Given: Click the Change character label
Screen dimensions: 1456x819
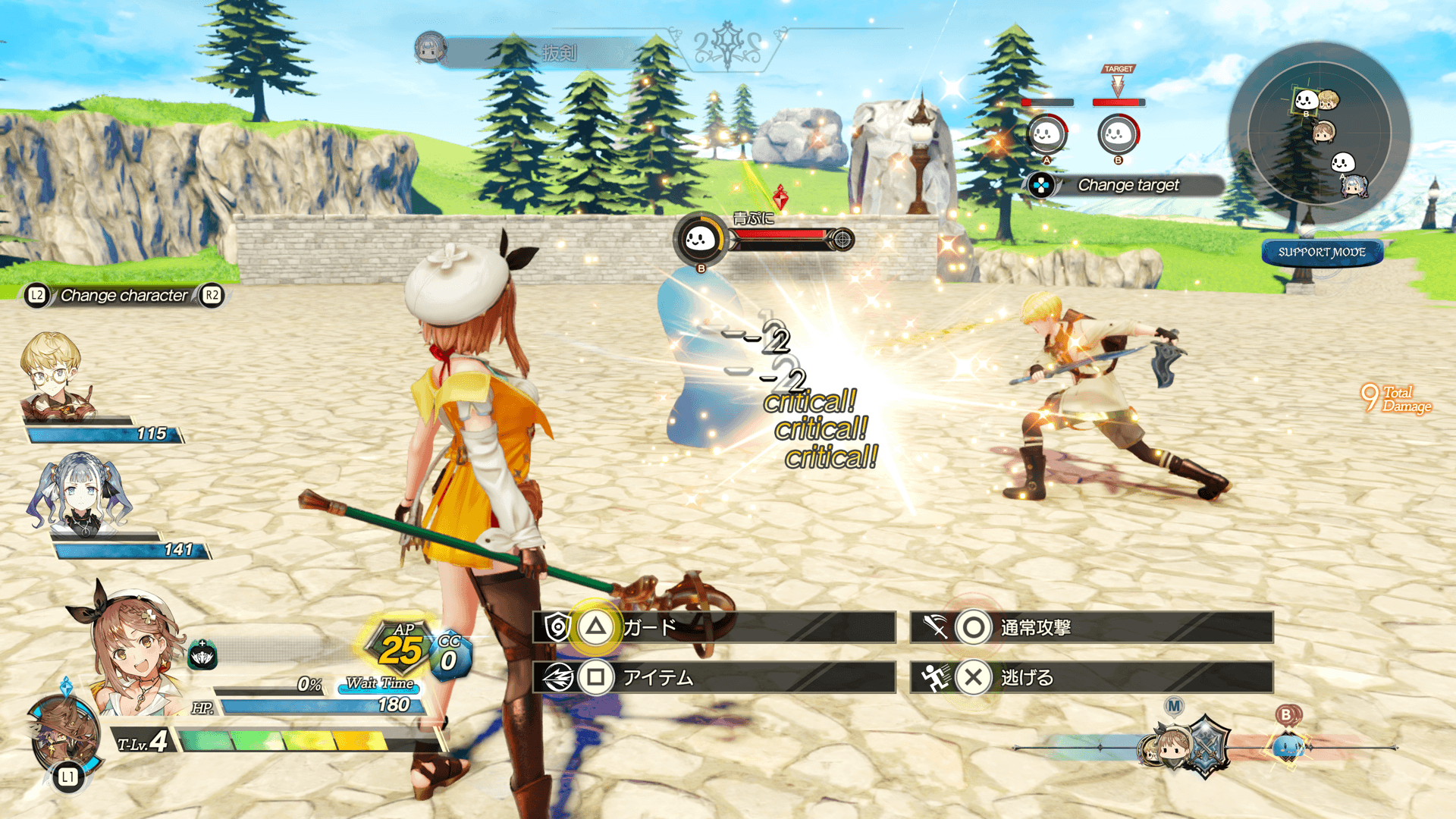Looking at the screenshot, I should pyautogui.click(x=124, y=296).
